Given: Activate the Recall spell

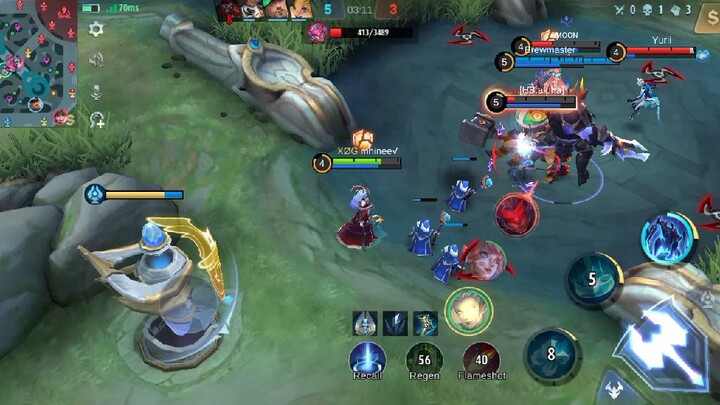Looking at the screenshot, I should click(x=367, y=359).
